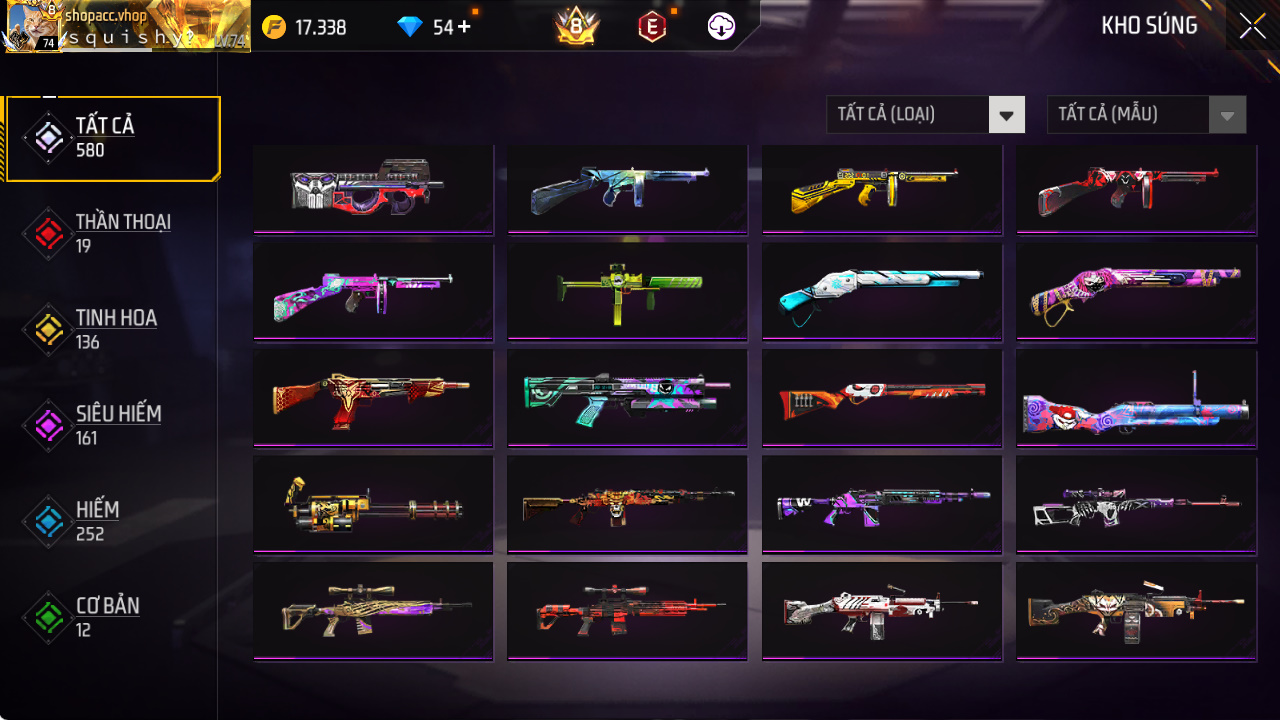Click the gold B rank badge
This screenshot has height=720, width=1280.
pos(576,27)
